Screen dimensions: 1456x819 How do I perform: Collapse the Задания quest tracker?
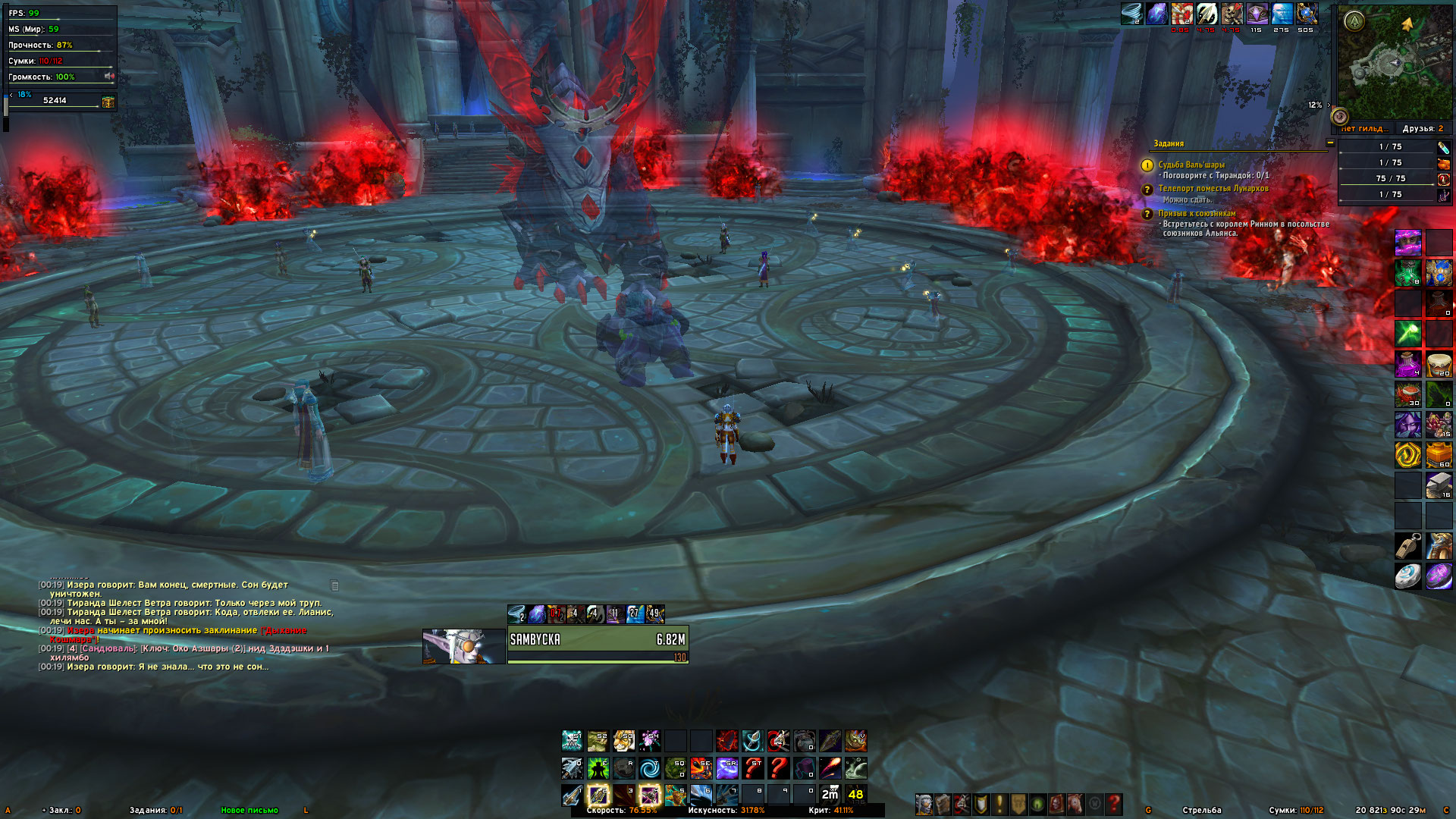coord(1329,143)
